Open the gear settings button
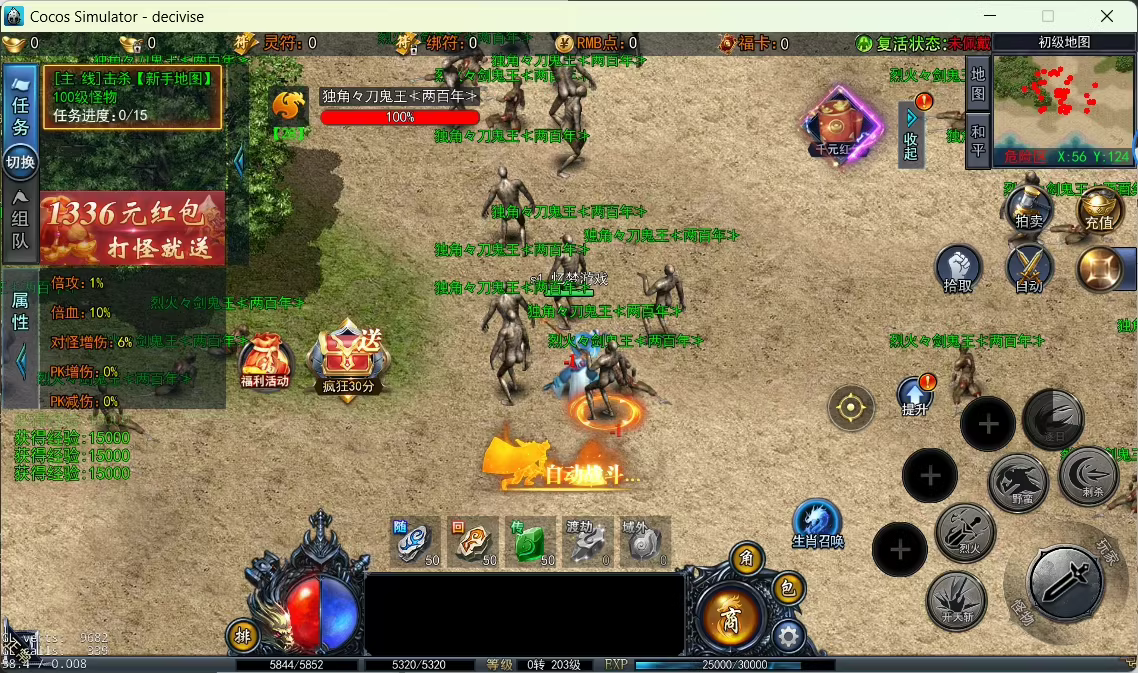Viewport: 1138px width, 673px height. click(788, 635)
